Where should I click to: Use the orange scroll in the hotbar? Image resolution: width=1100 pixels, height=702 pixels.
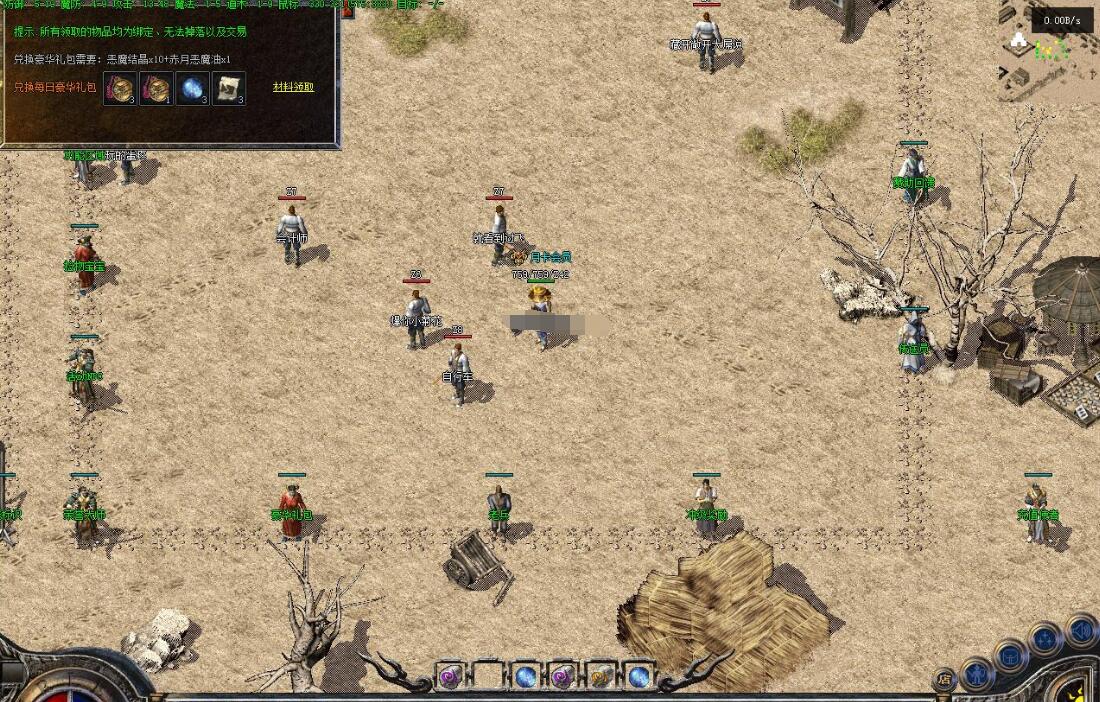(x=601, y=677)
